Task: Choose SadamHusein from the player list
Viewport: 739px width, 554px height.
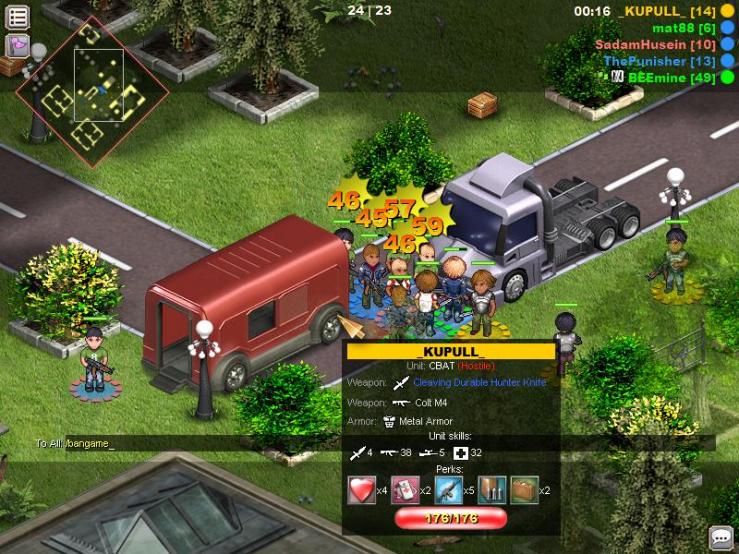Action: [655, 45]
